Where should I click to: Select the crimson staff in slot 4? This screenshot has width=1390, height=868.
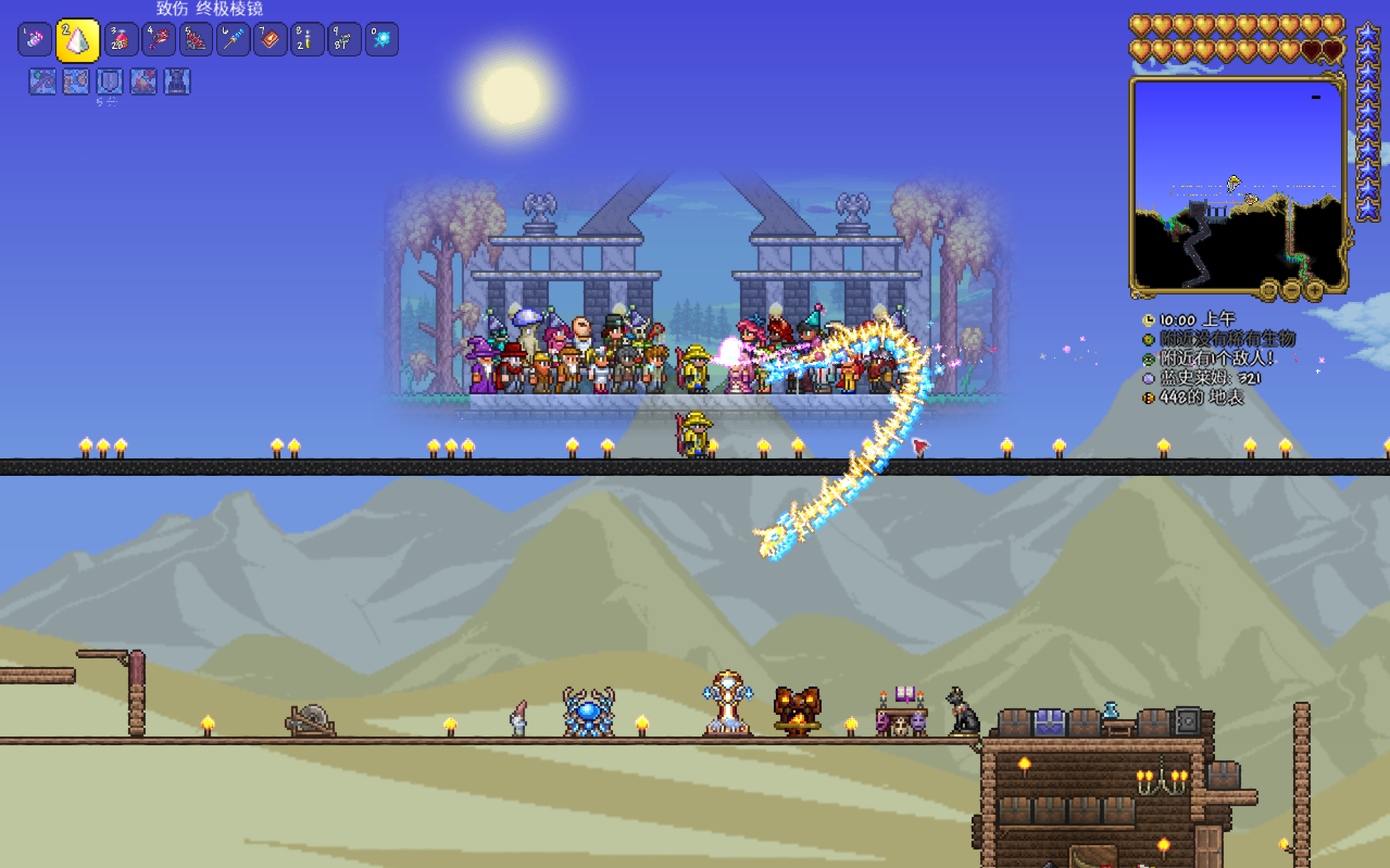pyautogui.click(x=159, y=40)
